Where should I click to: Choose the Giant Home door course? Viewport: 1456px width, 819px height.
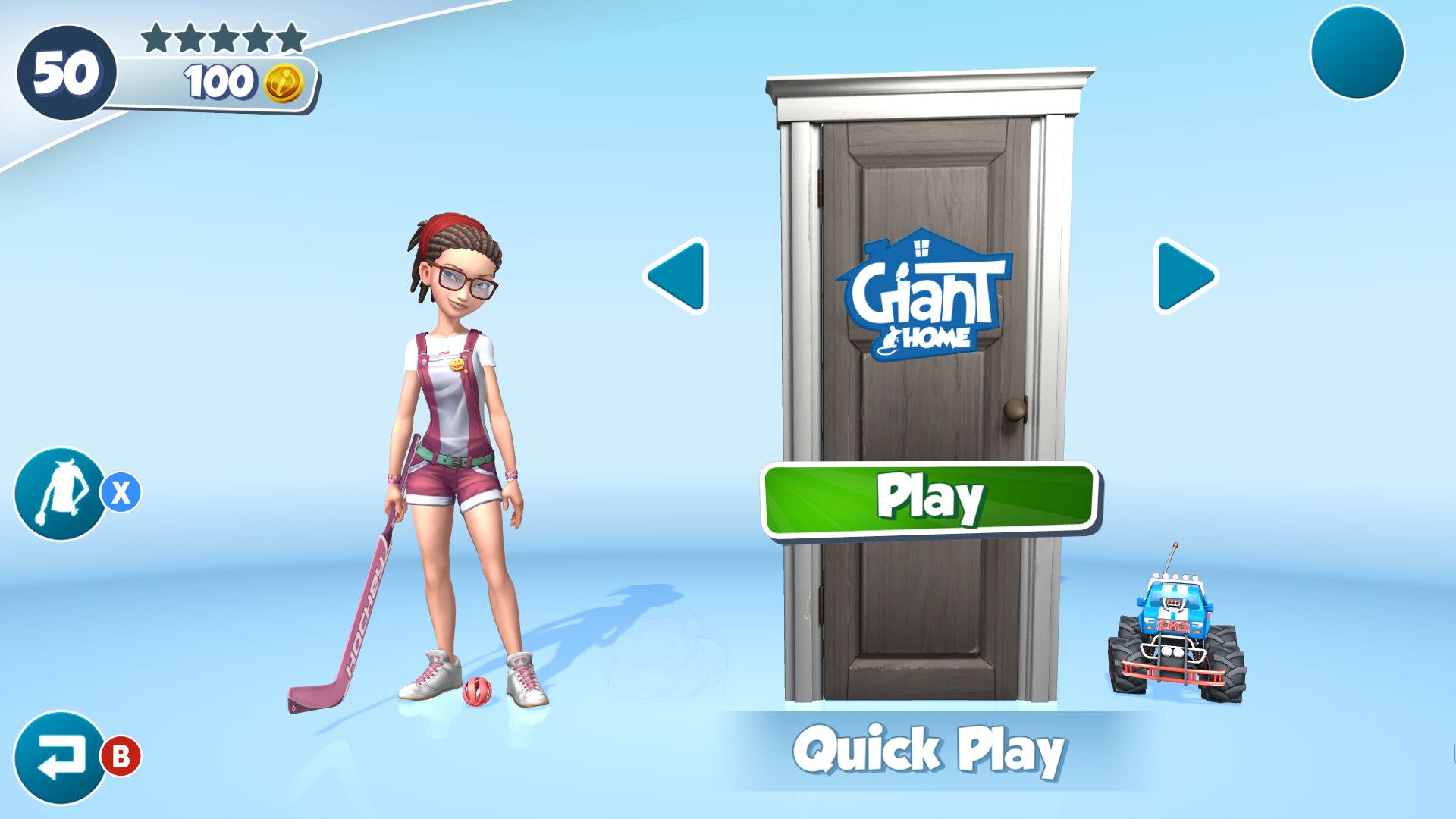point(926,296)
